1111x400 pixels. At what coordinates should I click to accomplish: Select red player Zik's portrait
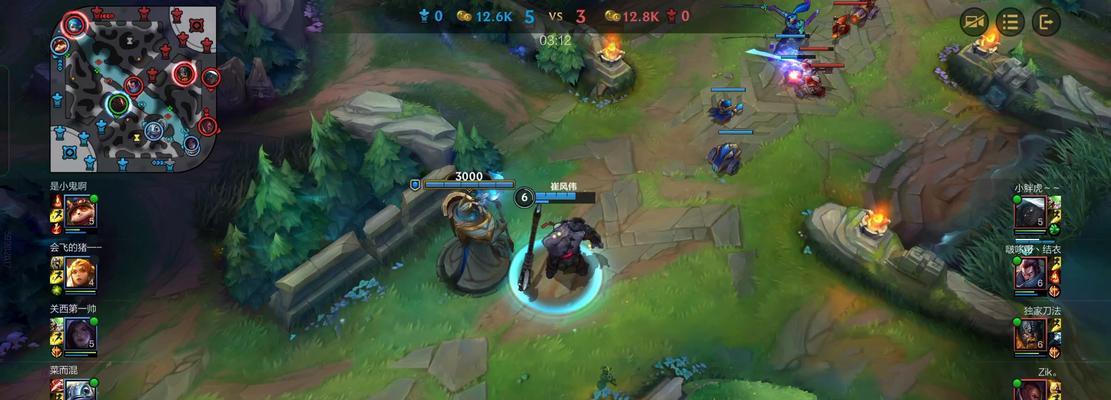click(x=1029, y=390)
